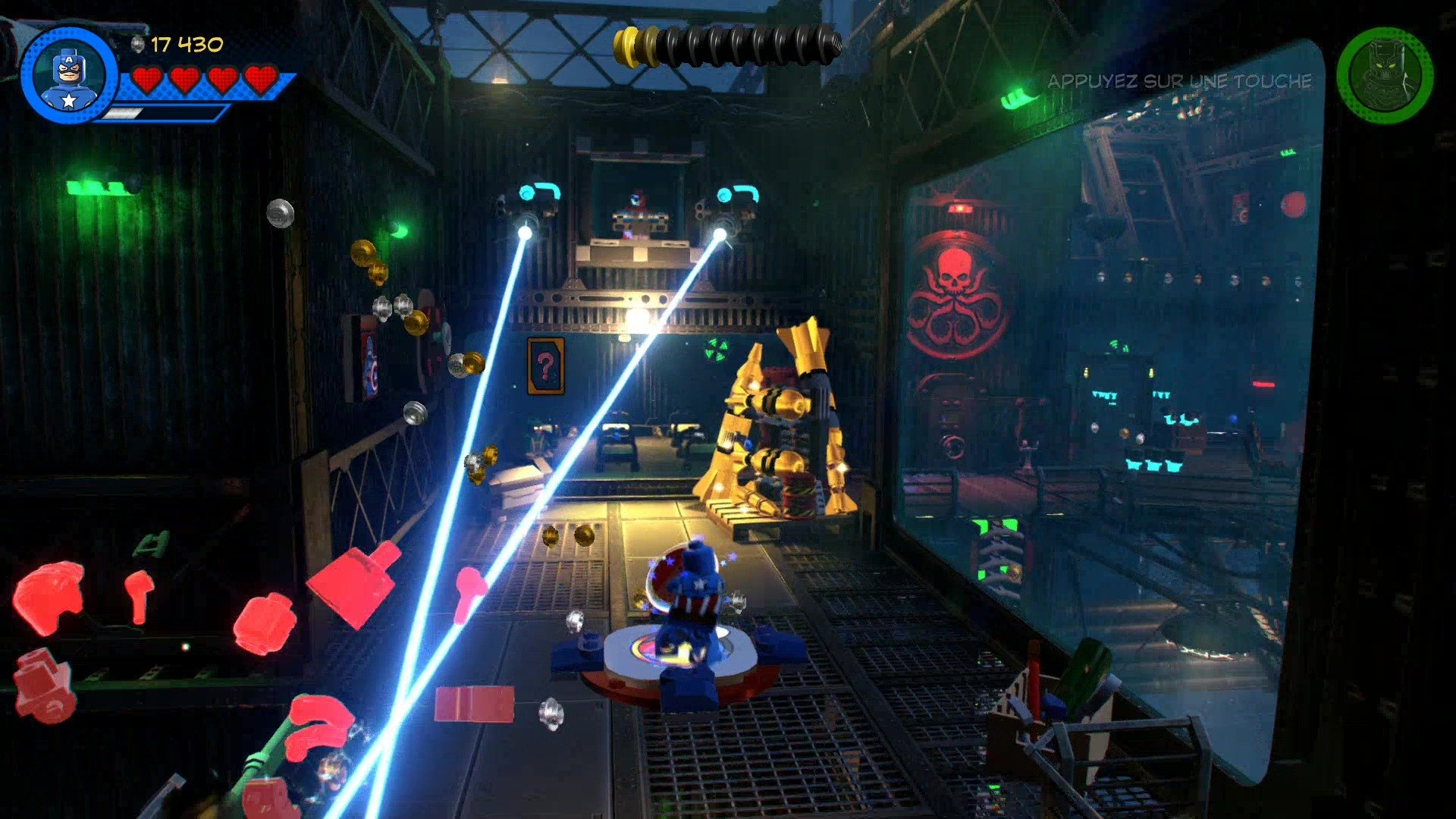The image size is (1456, 819).
Task: Click the APPUYEZ SUR UNE TOUCHE prompt
Action: click(1180, 81)
